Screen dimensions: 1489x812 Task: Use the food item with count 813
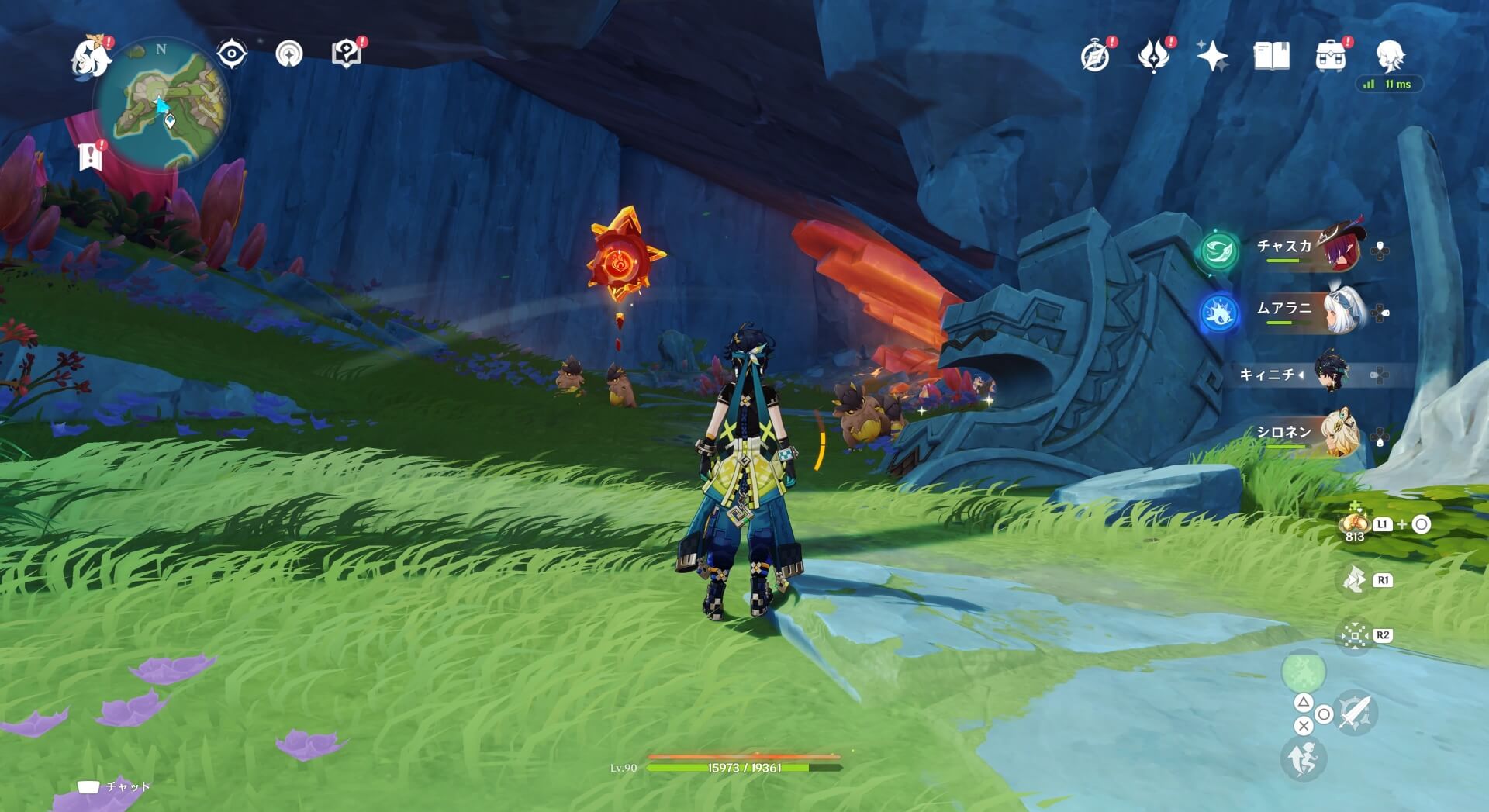click(x=1355, y=524)
